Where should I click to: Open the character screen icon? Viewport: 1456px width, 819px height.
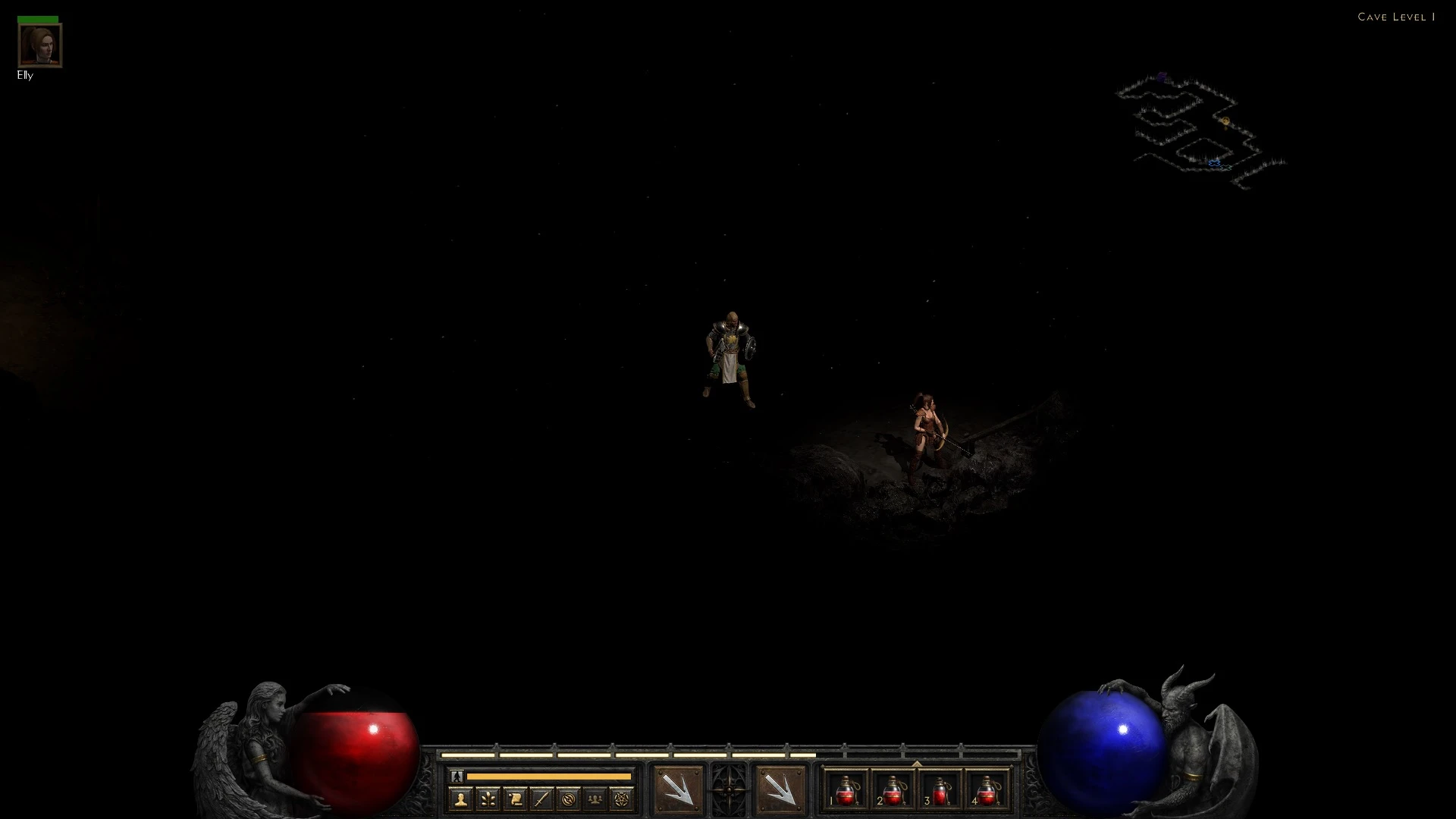tap(460, 798)
